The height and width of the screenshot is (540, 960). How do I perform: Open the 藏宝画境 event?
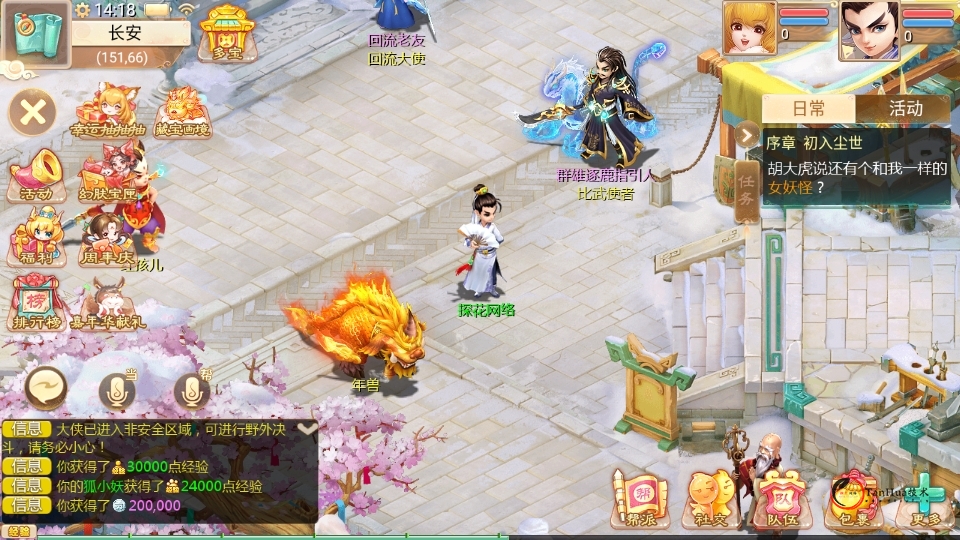182,112
